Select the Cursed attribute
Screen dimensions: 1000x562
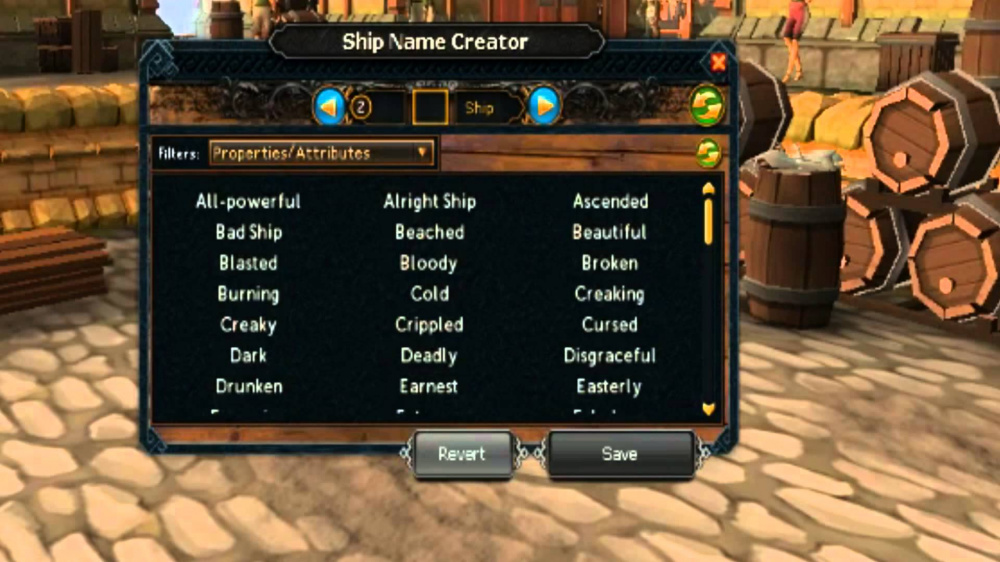point(610,325)
